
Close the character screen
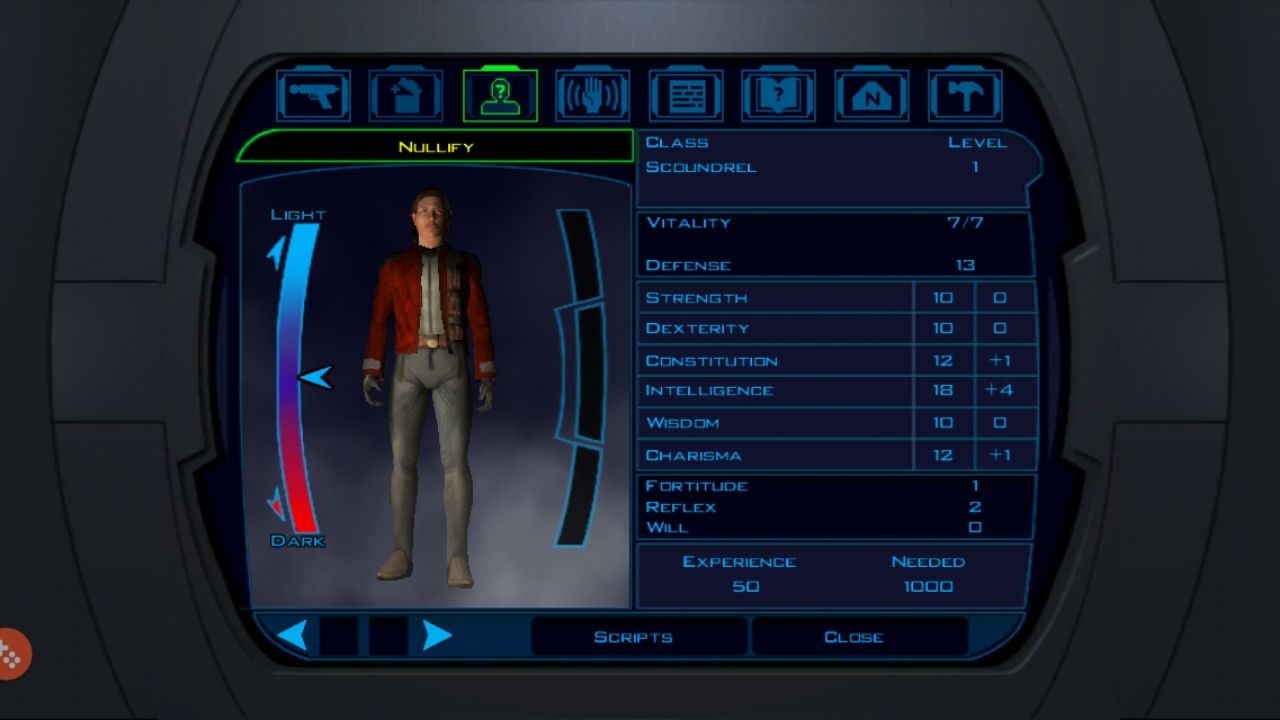pyautogui.click(x=854, y=637)
